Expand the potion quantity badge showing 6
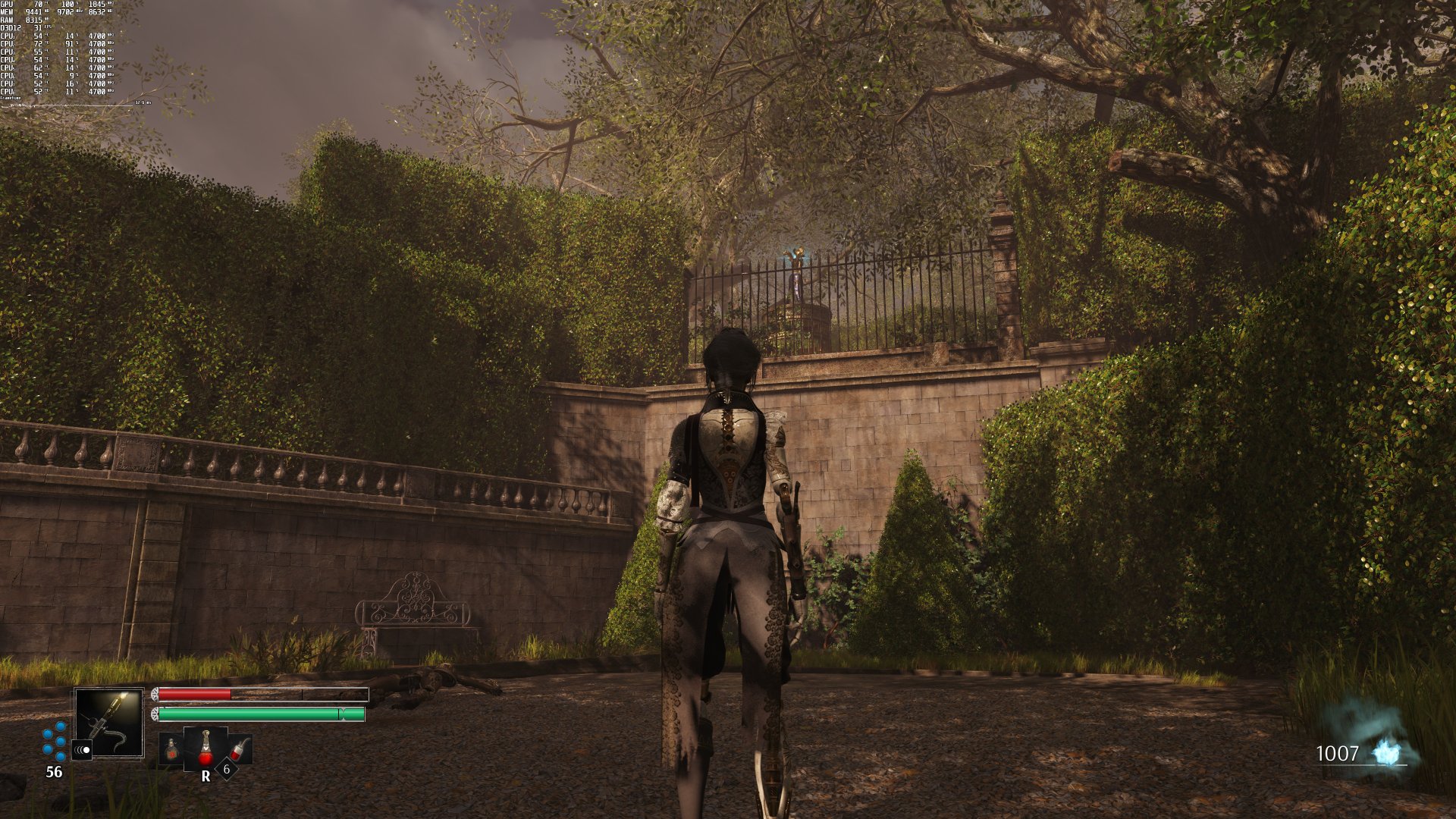 pos(226,770)
